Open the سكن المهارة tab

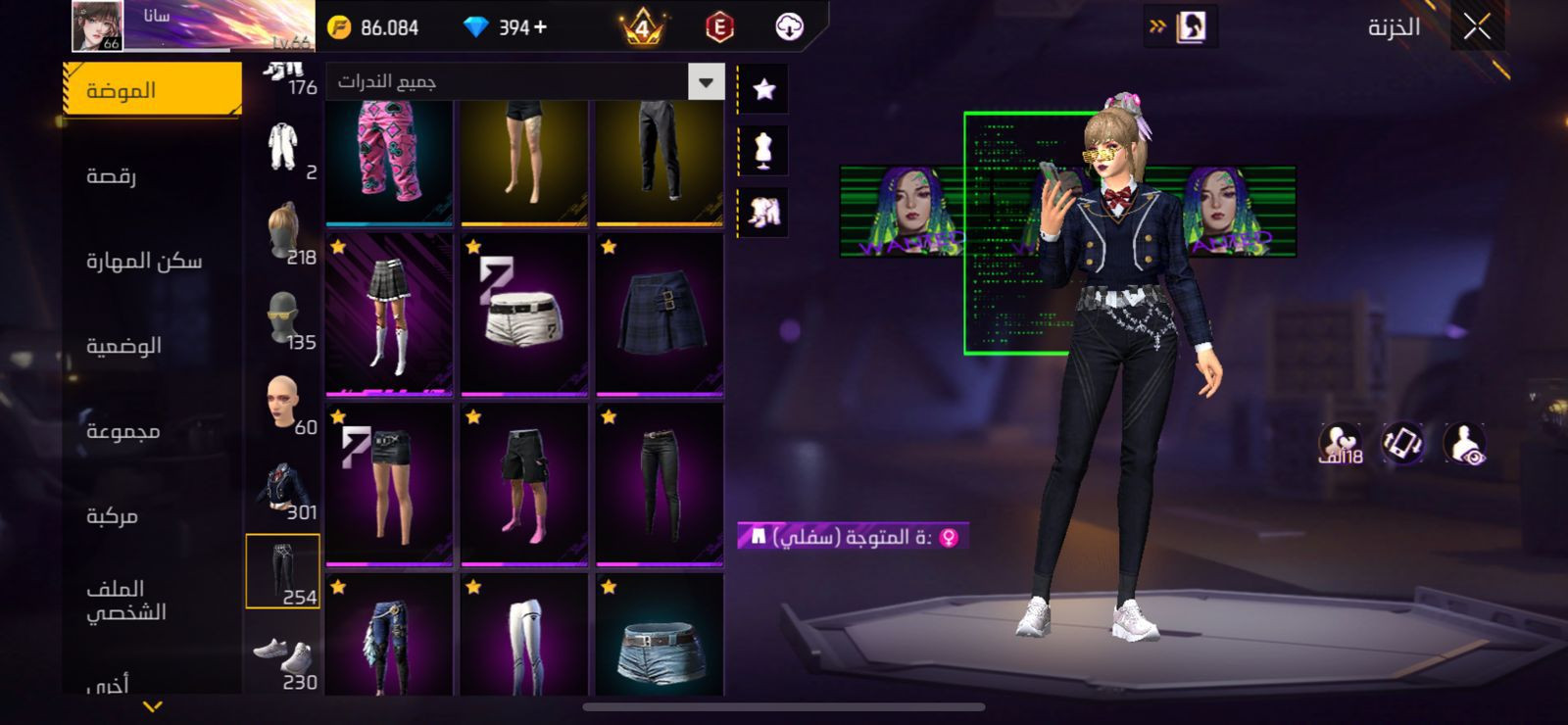pos(143,261)
